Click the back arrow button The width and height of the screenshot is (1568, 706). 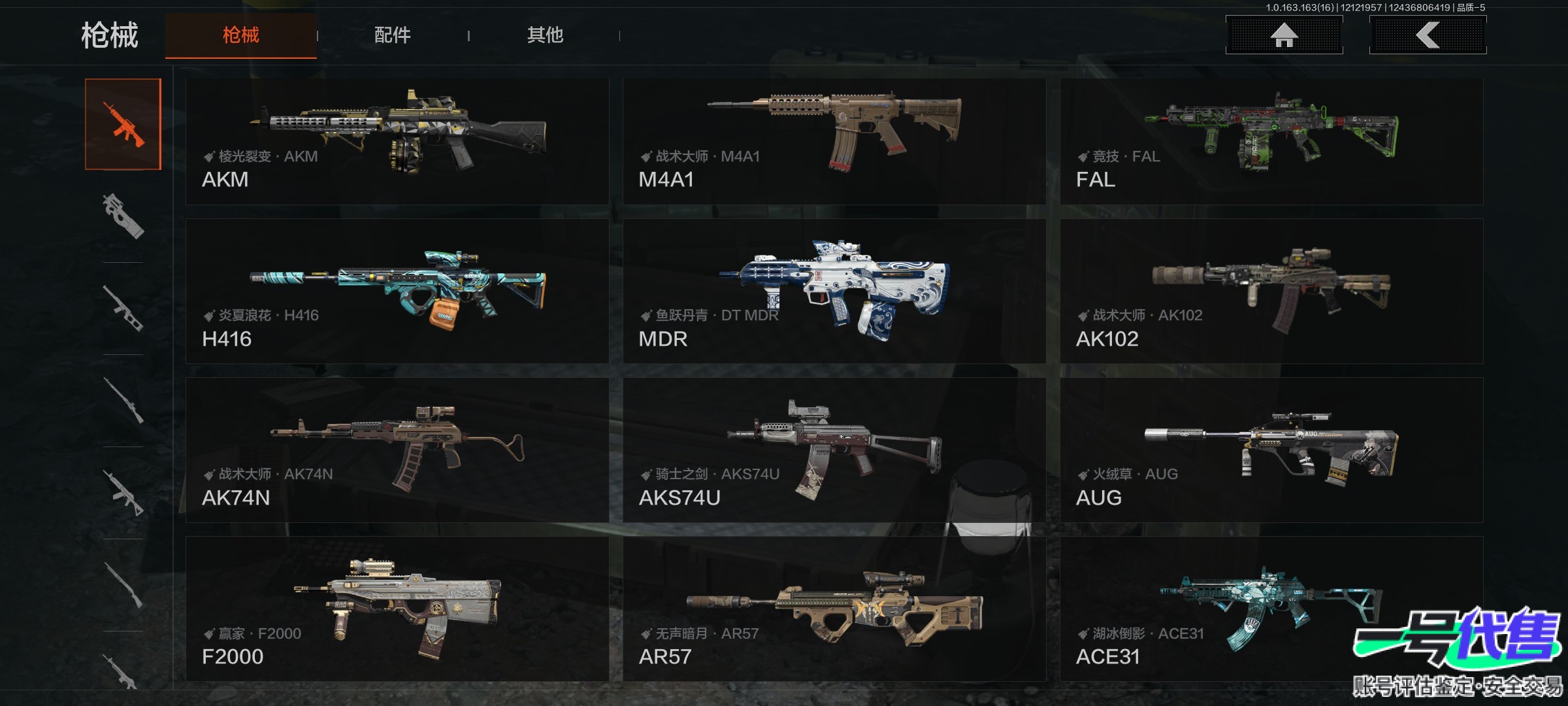coord(1428,35)
